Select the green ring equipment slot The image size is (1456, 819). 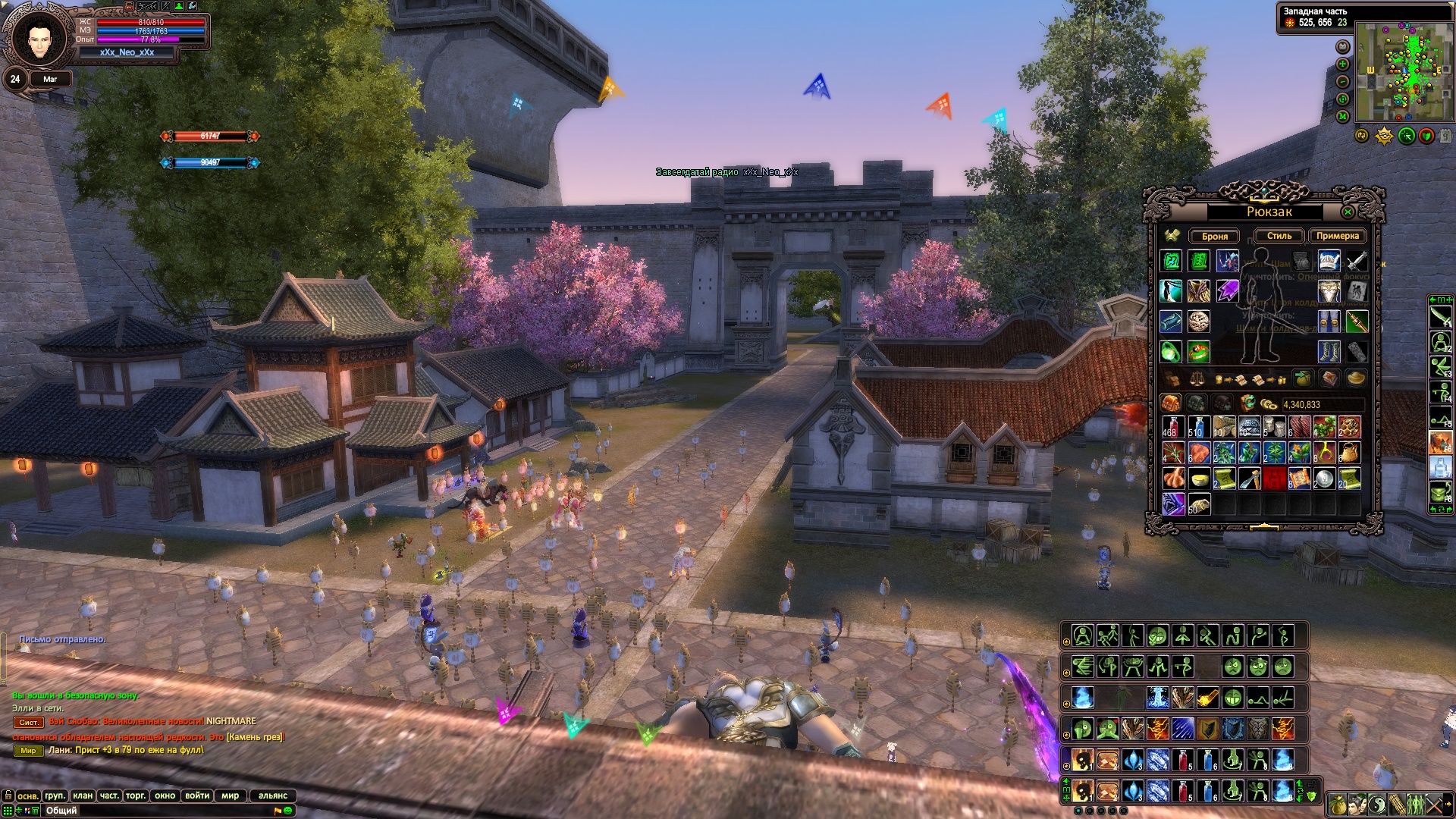click(x=1172, y=352)
